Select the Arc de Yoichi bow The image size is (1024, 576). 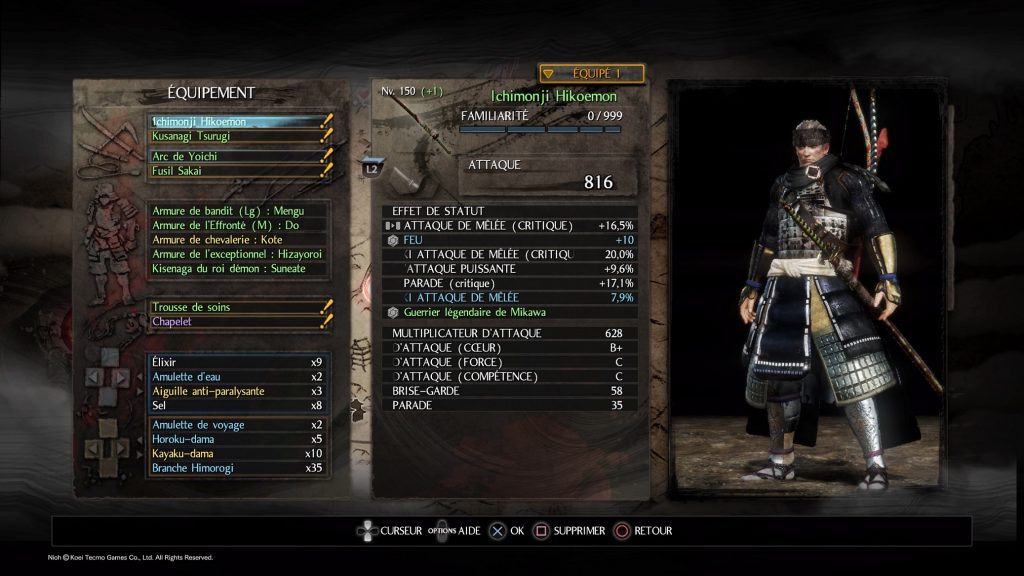click(x=236, y=157)
